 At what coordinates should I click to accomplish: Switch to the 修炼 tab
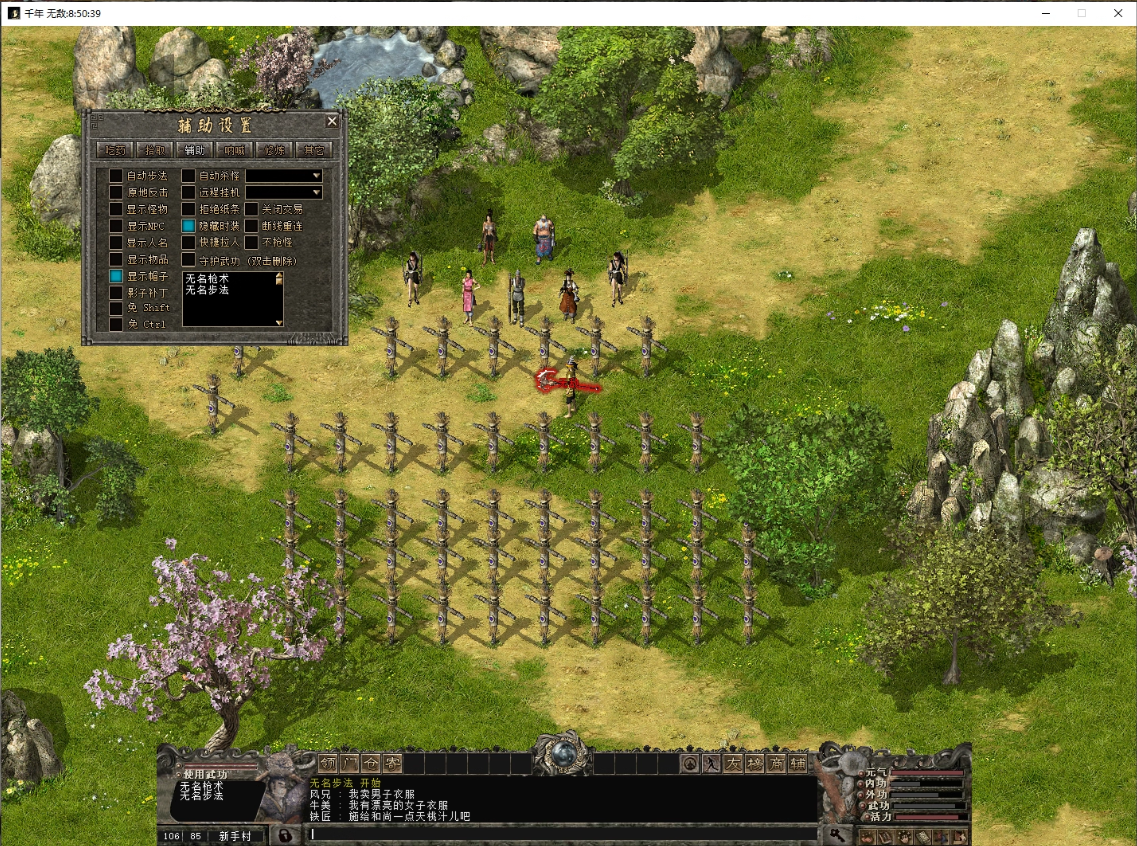274,150
